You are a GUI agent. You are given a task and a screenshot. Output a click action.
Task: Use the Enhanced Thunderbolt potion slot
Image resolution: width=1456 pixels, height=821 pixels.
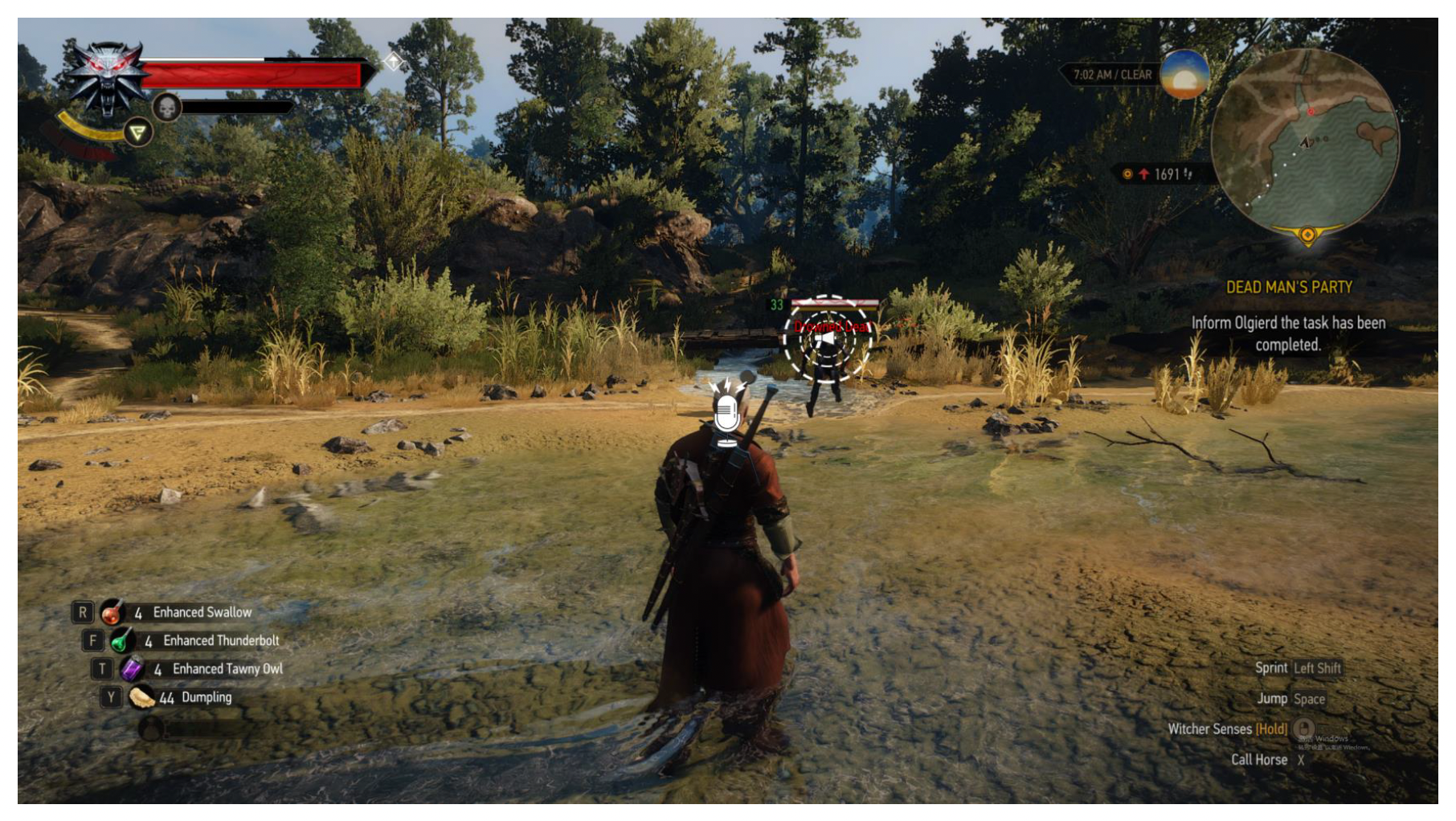(121, 641)
